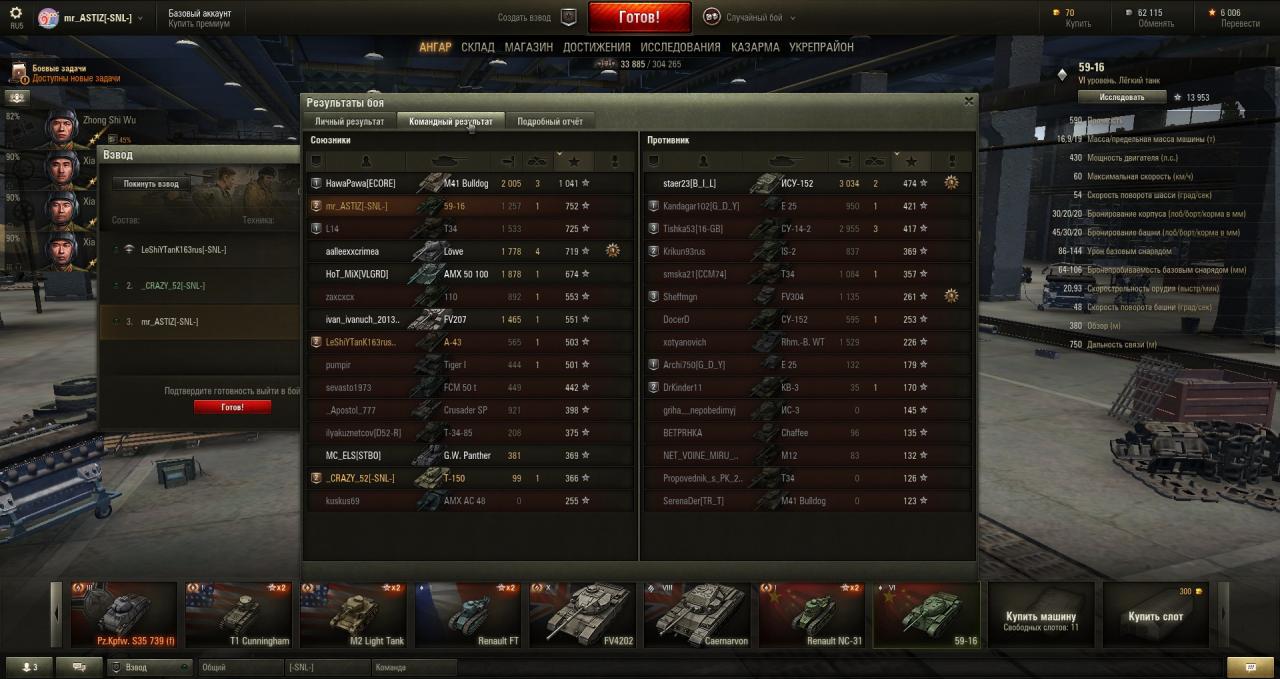Open the ДОСТИЖЕНИЯ section
This screenshot has height=679, width=1280.
596,47
